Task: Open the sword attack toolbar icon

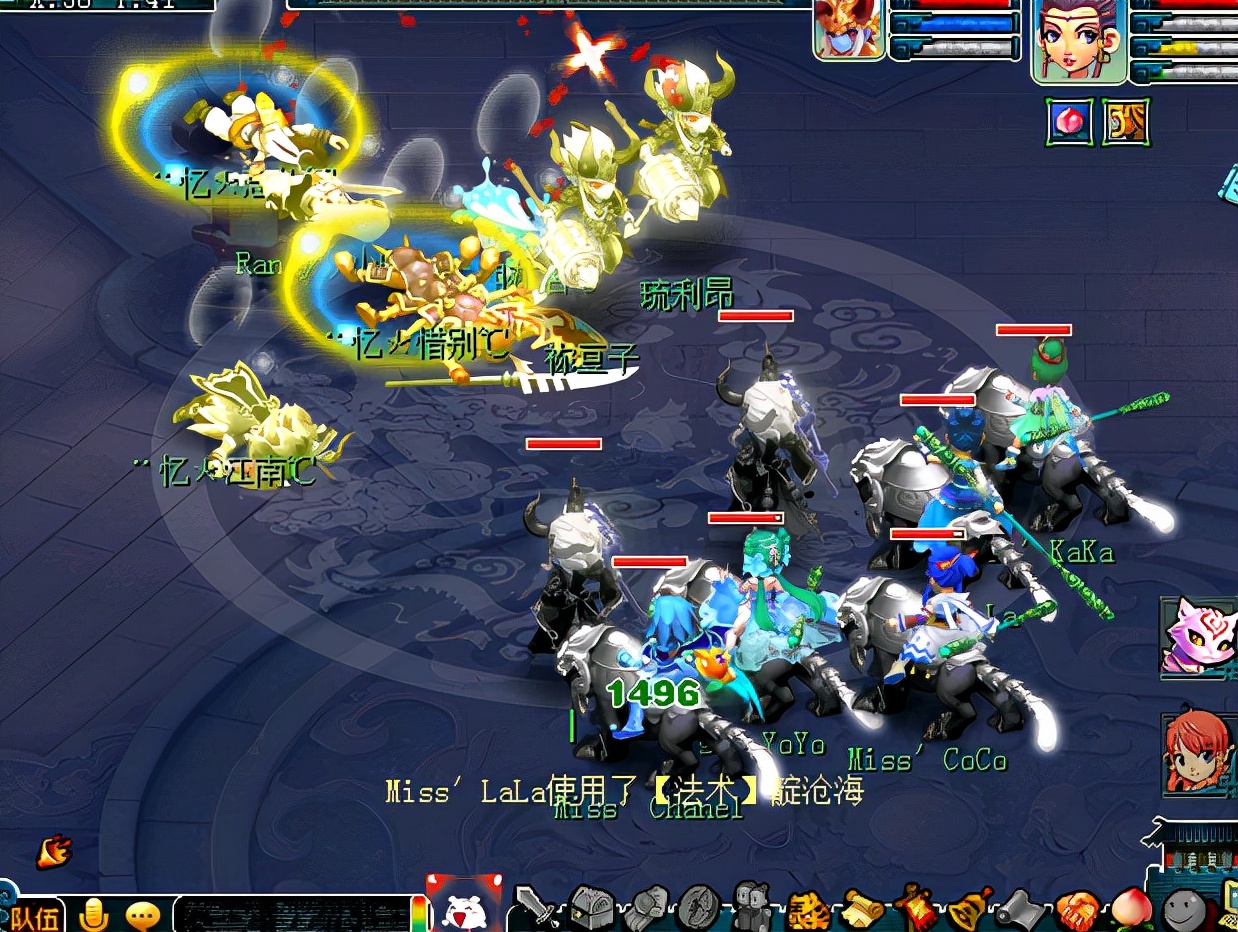Action: (535, 908)
